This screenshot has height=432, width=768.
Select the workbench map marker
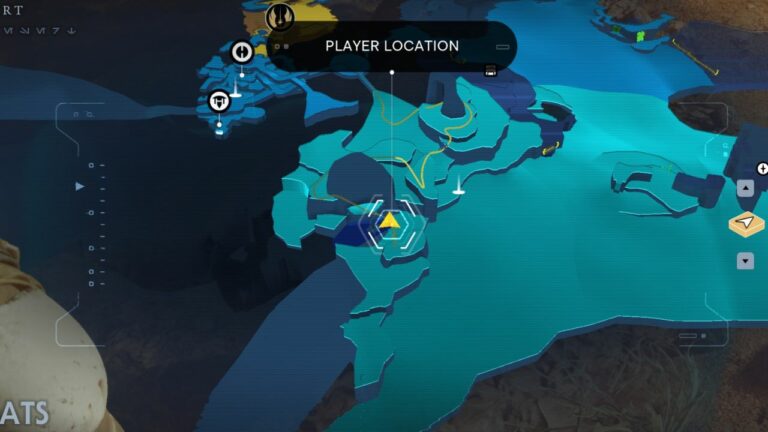pyautogui.click(x=219, y=101)
